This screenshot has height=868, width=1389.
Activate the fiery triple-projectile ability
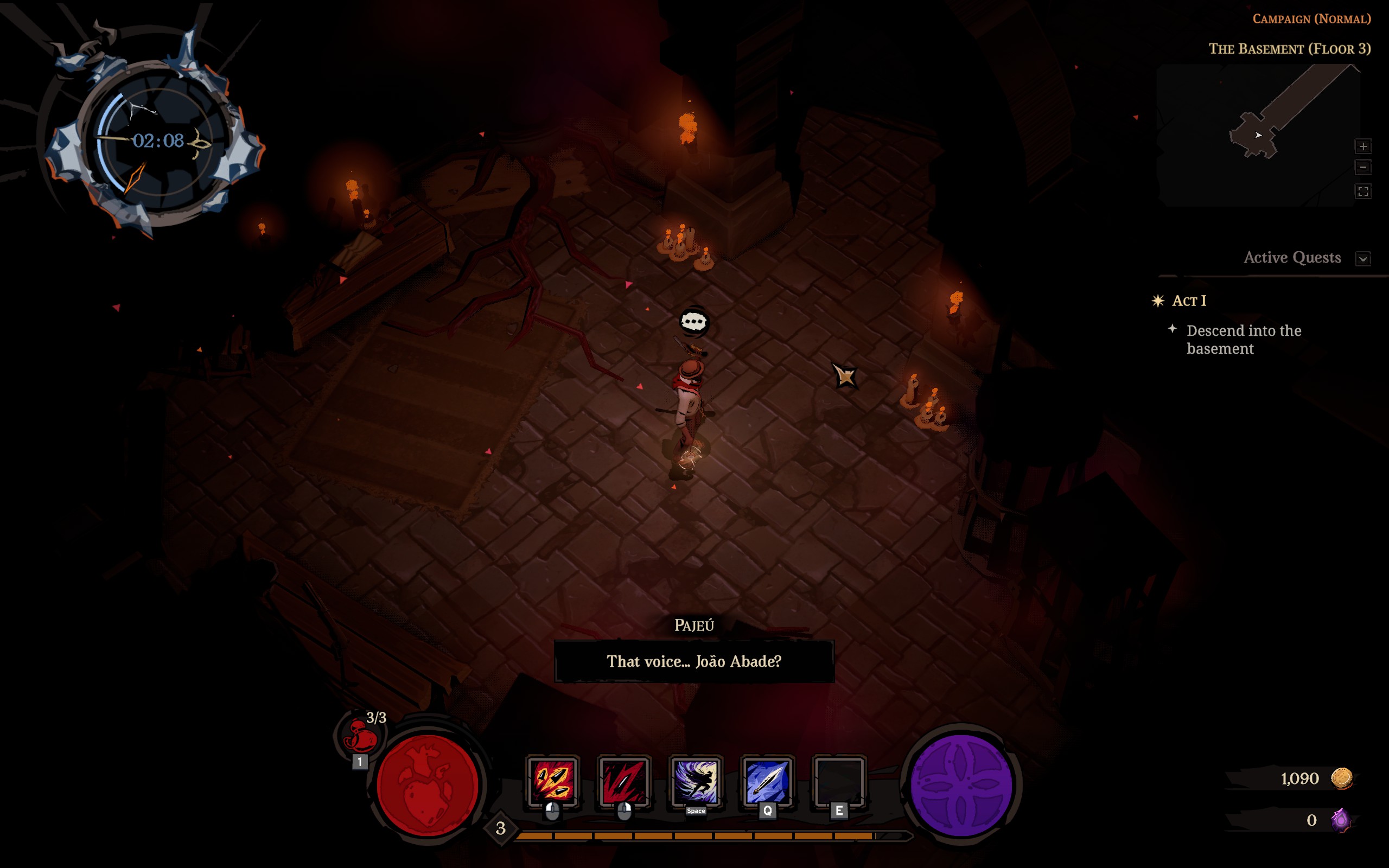tap(552, 781)
